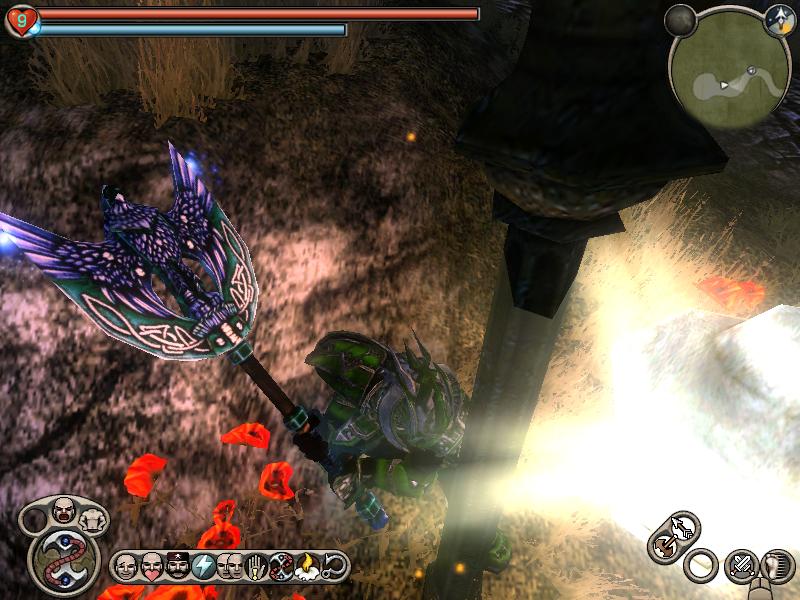
Task: Select the heart face flirt expression
Action: 151,566
